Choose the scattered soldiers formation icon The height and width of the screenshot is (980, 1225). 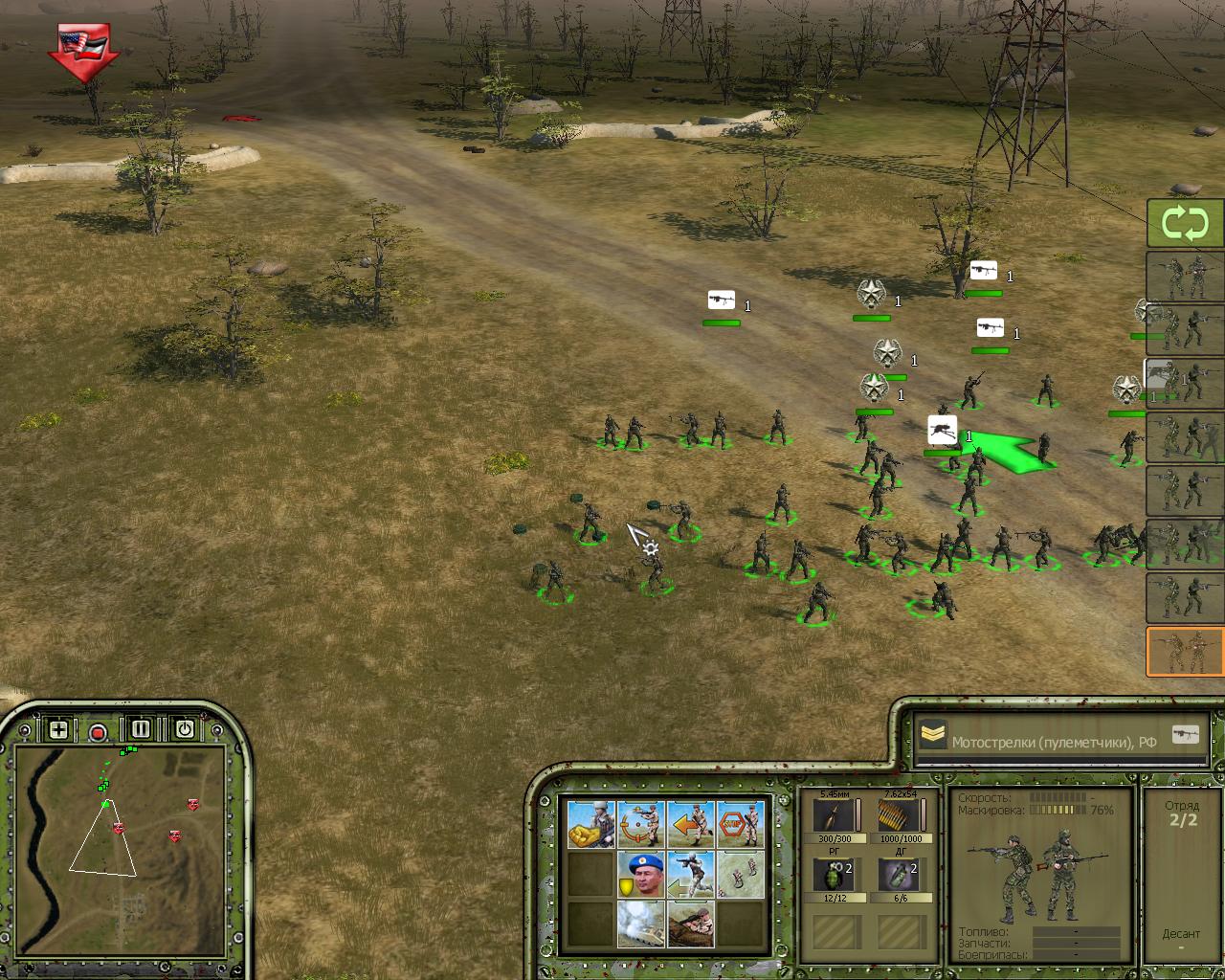pos(741,875)
